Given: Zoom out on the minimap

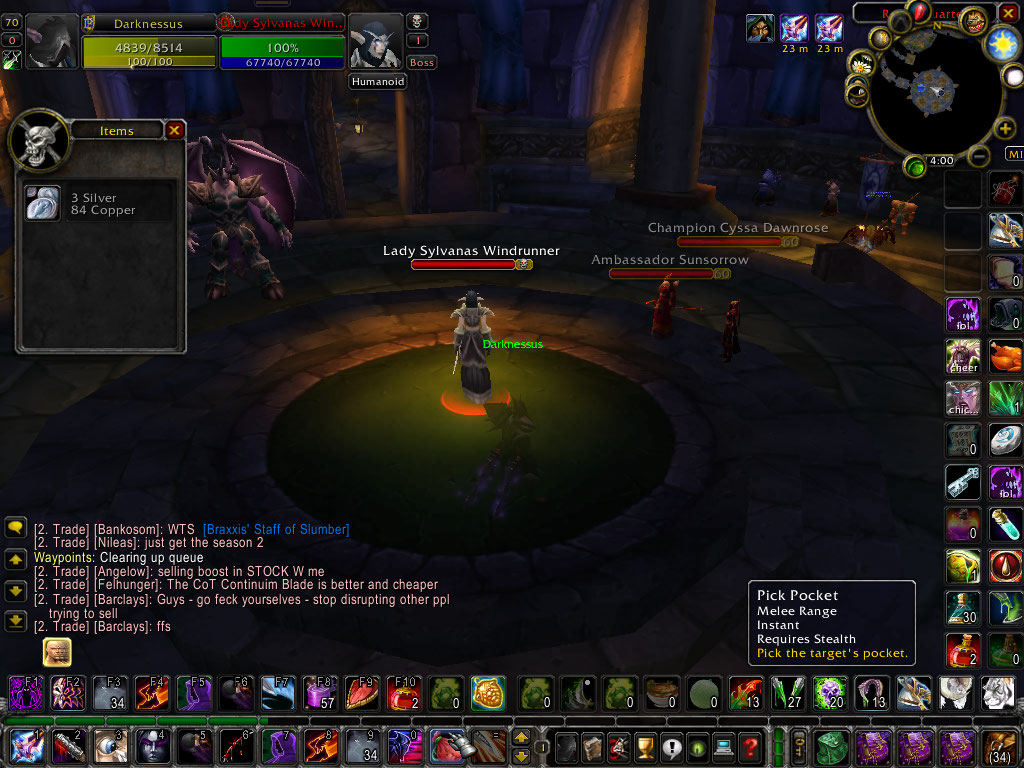Looking at the screenshot, I should coord(981,156).
